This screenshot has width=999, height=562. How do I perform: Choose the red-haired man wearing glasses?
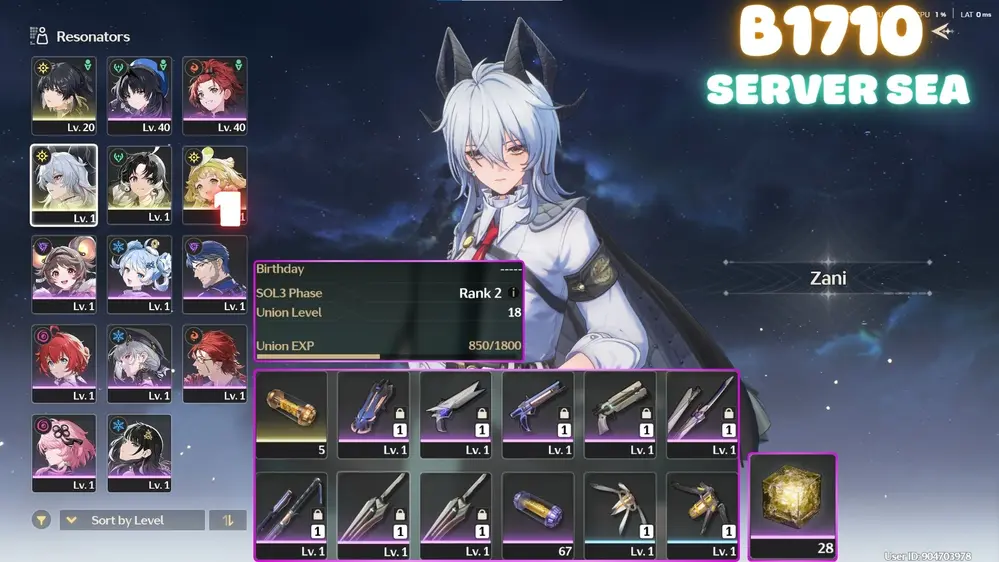point(214,363)
